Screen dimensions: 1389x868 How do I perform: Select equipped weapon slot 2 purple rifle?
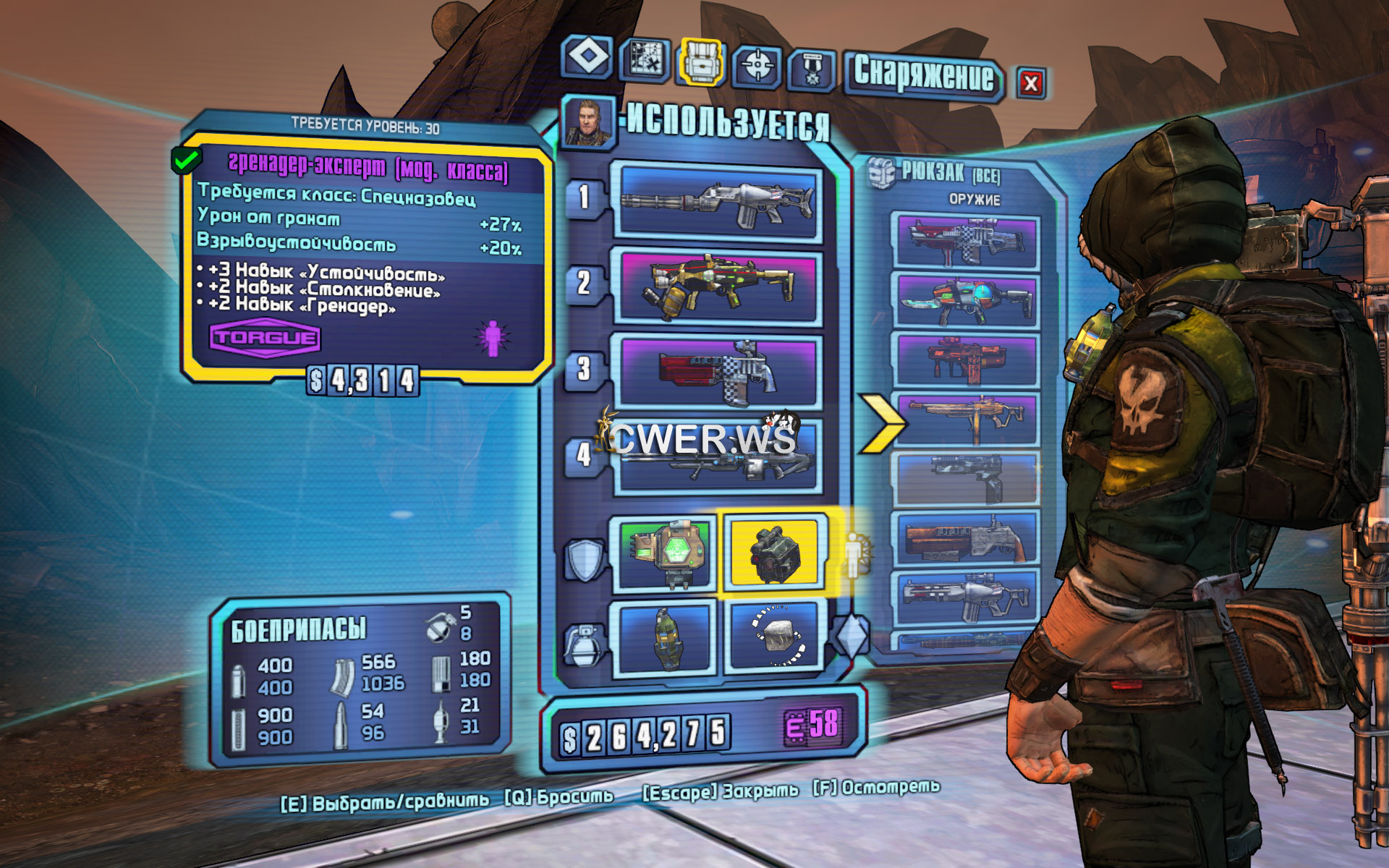coord(718,287)
